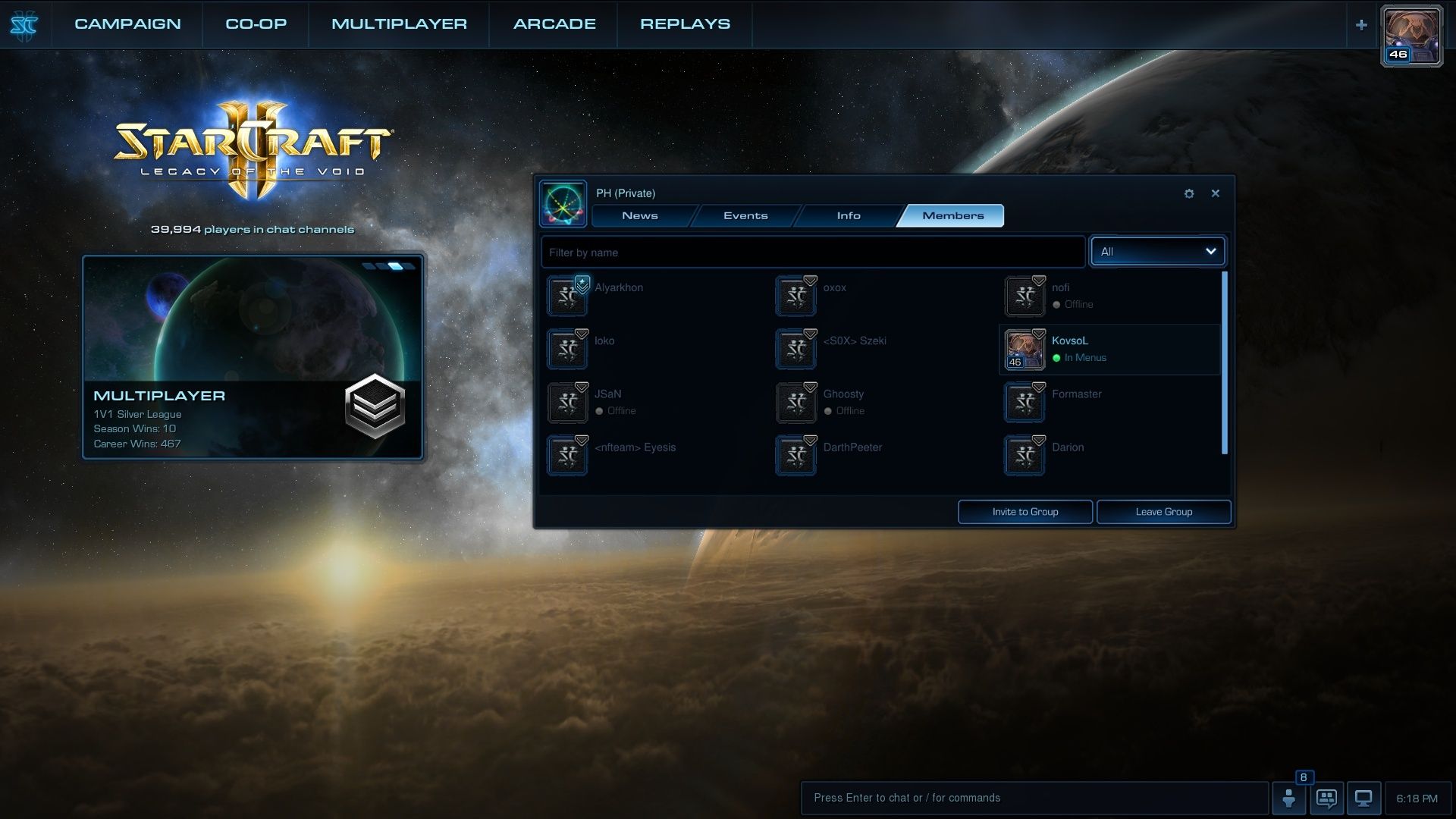1456x819 pixels.
Task: Go to the Co-op section
Action: (256, 24)
